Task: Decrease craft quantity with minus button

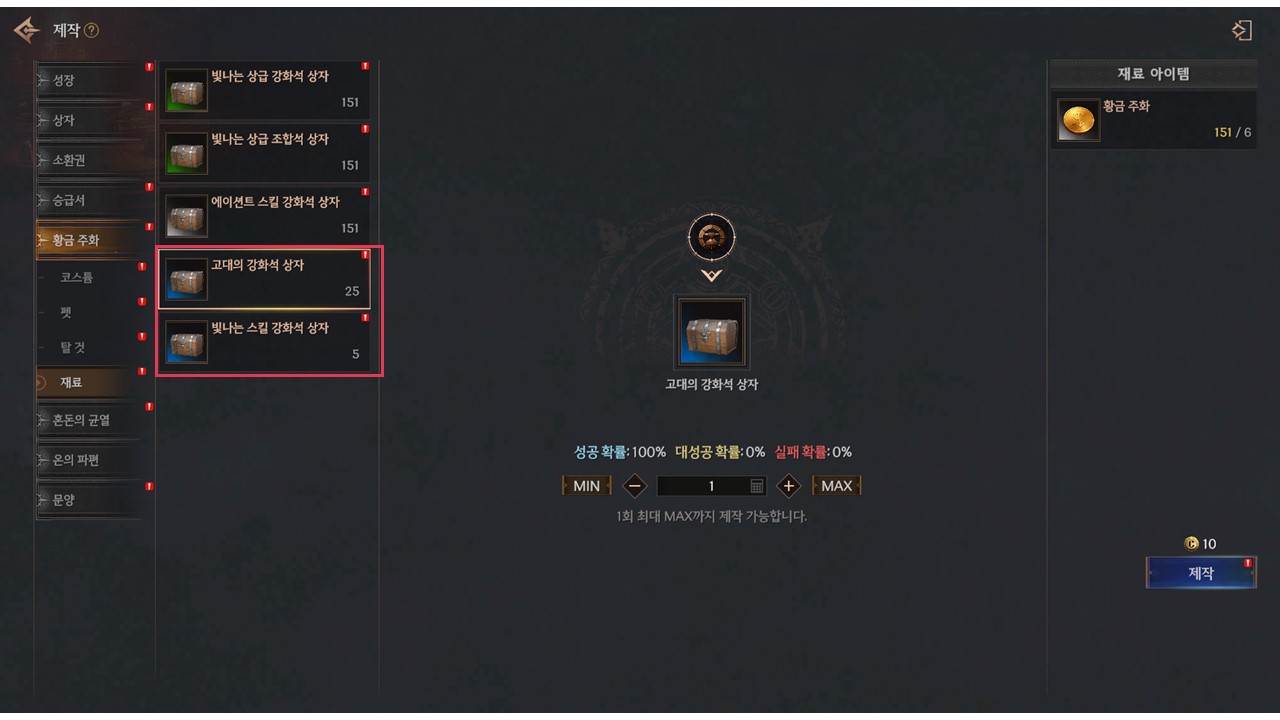Action: tap(635, 486)
